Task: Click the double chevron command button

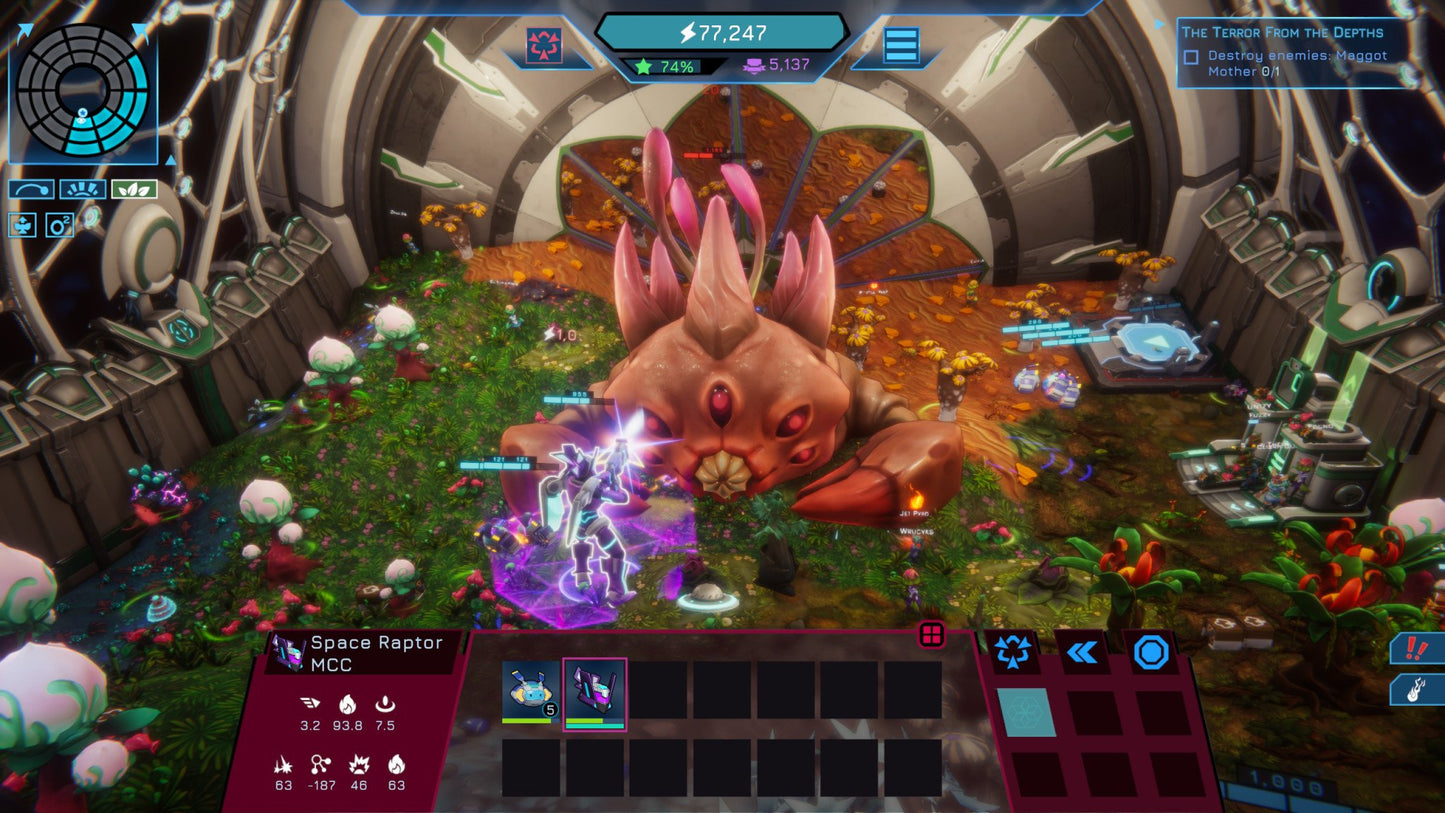Action: [x=1082, y=653]
